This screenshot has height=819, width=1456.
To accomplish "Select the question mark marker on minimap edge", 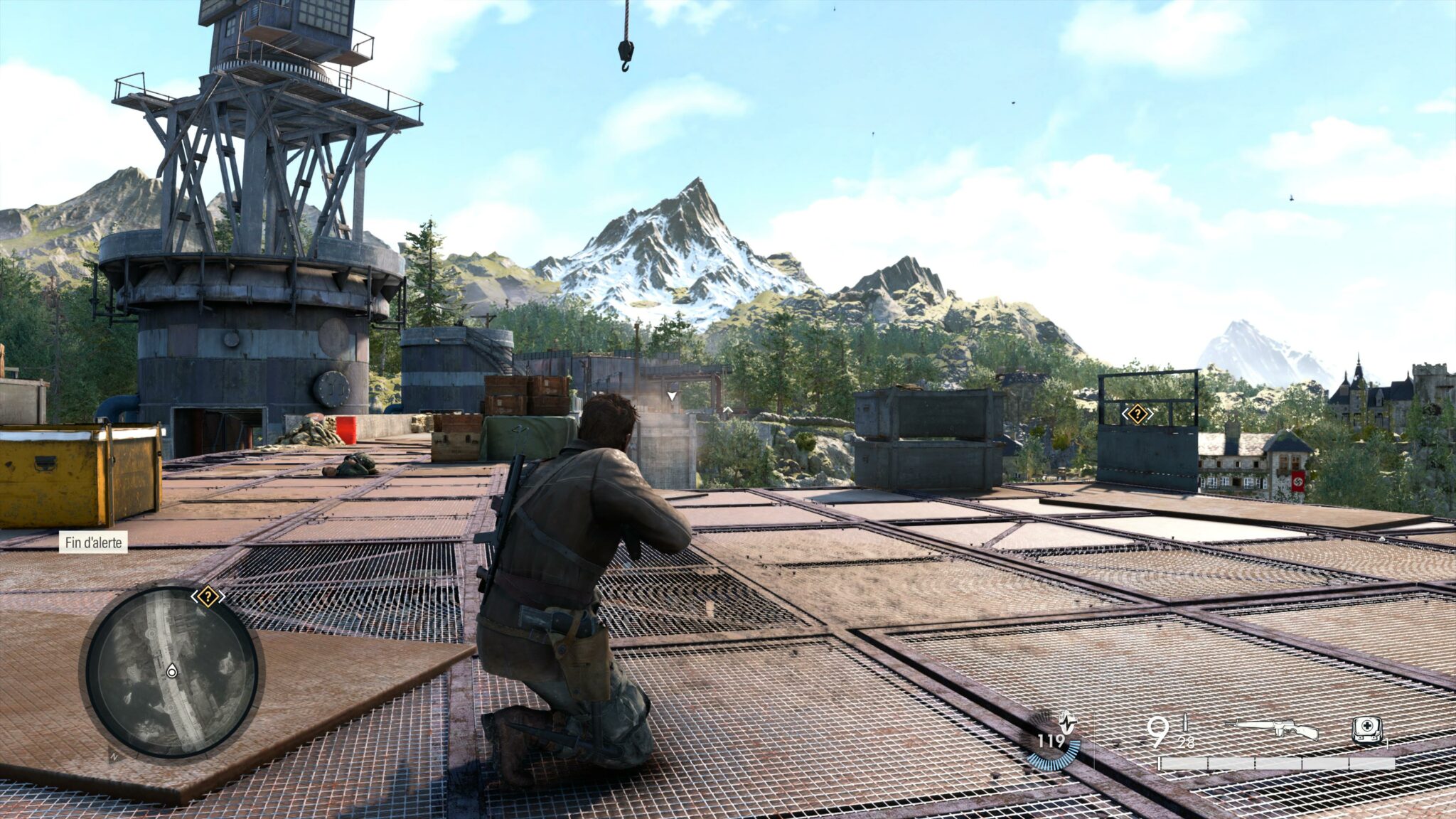I will [207, 596].
